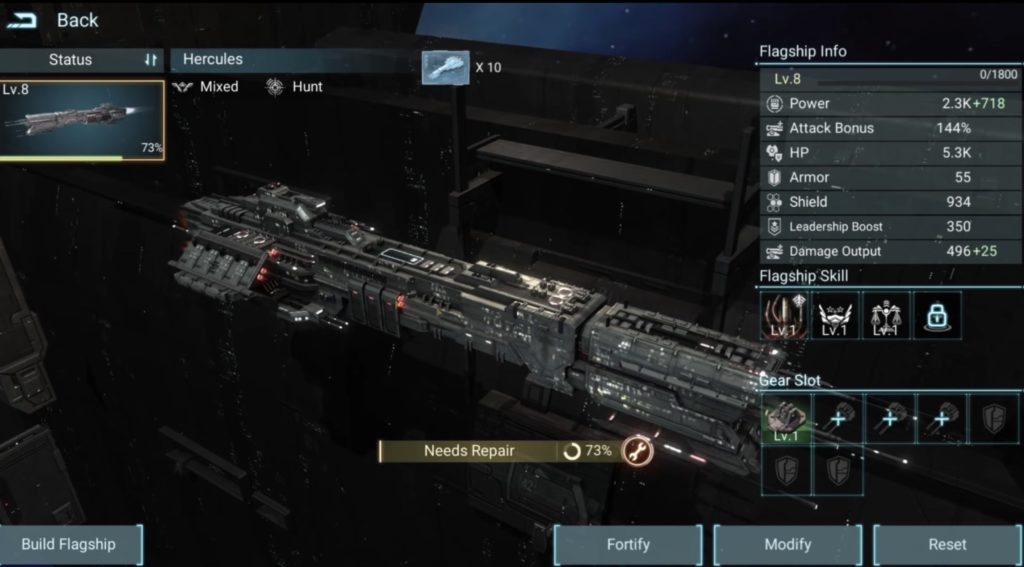The height and width of the screenshot is (567, 1024).
Task: Select the ship fragment item icon
Action: pos(445,68)
